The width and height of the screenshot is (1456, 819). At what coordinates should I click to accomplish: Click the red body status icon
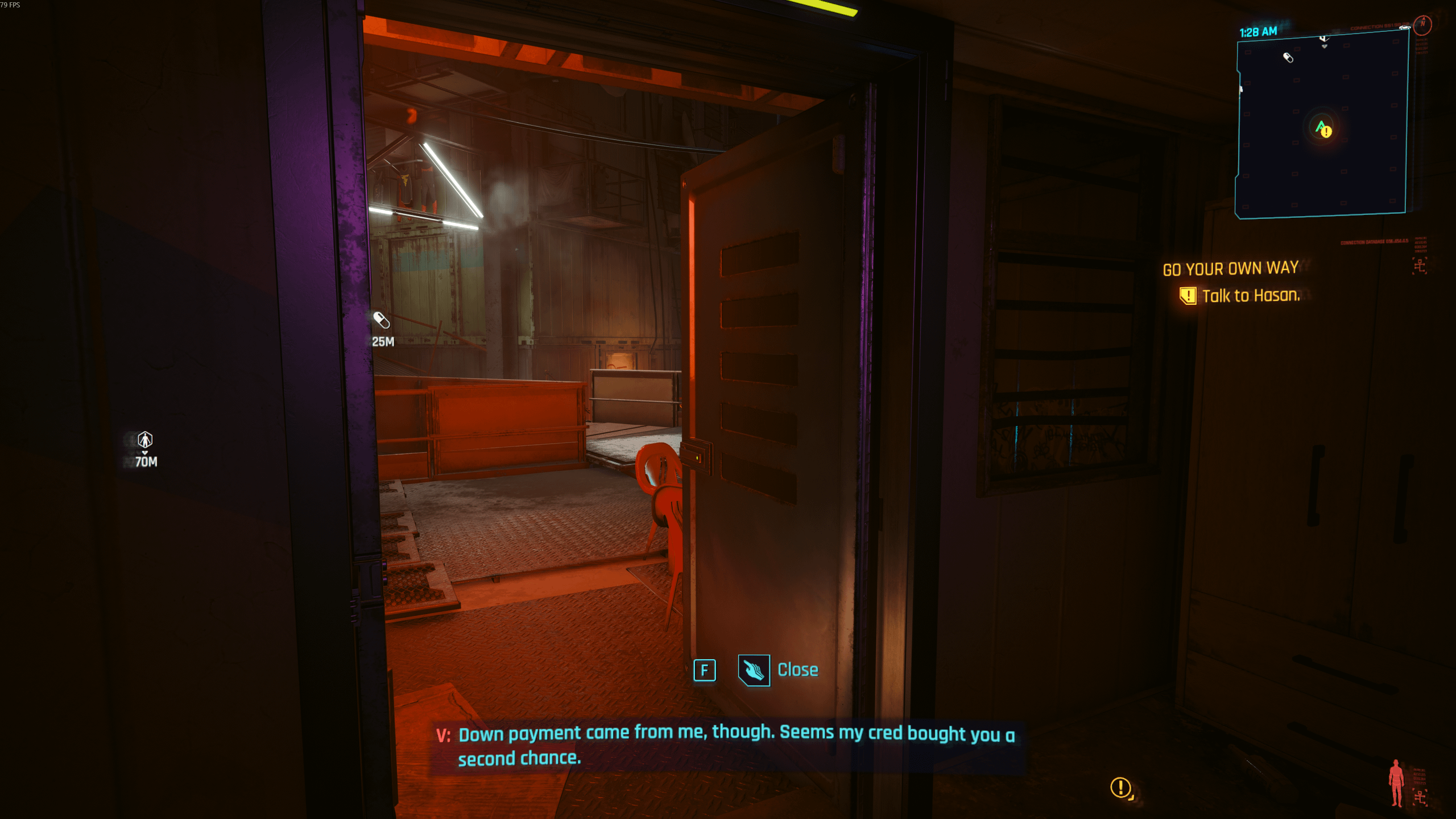[1396, 782]
